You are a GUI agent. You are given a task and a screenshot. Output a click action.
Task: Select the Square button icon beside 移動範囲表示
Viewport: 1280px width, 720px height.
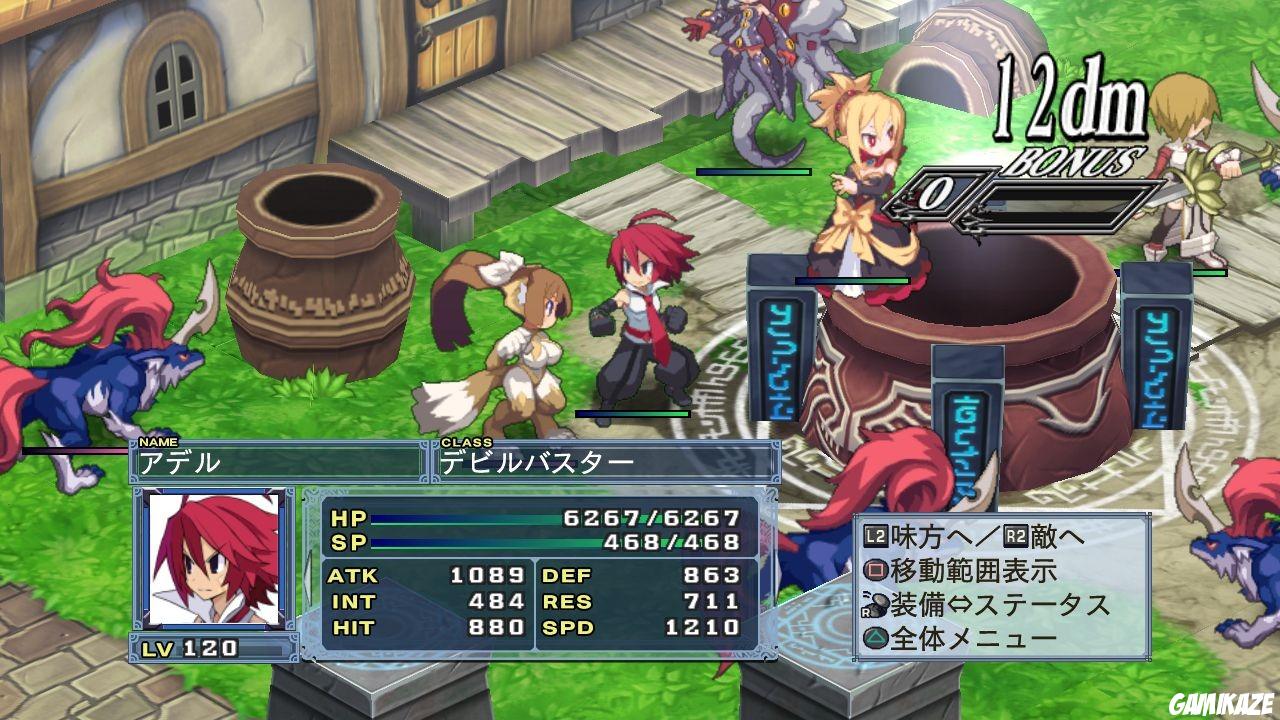point(876,569)
